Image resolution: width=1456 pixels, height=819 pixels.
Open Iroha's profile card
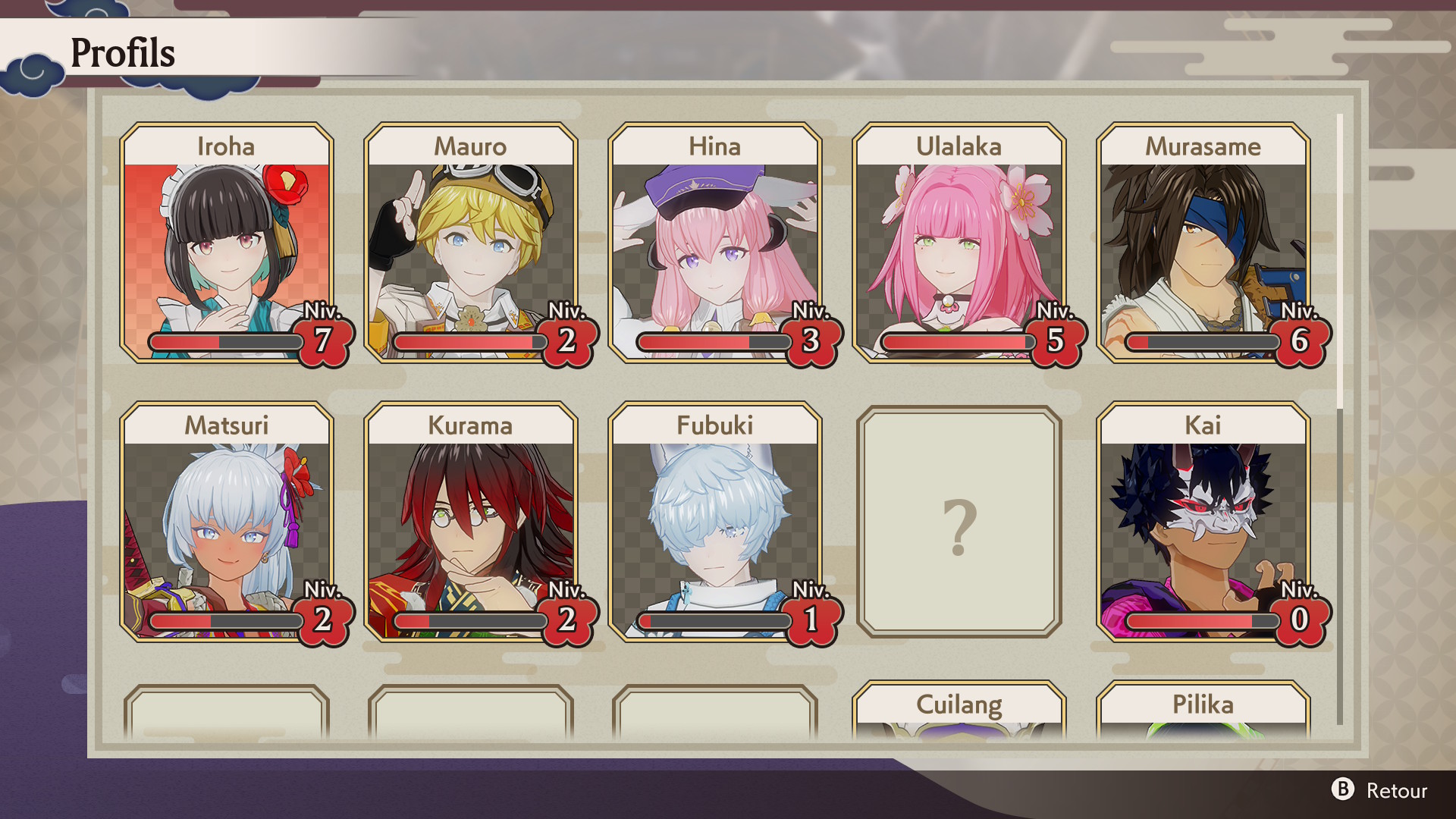(x=227, y=243)
